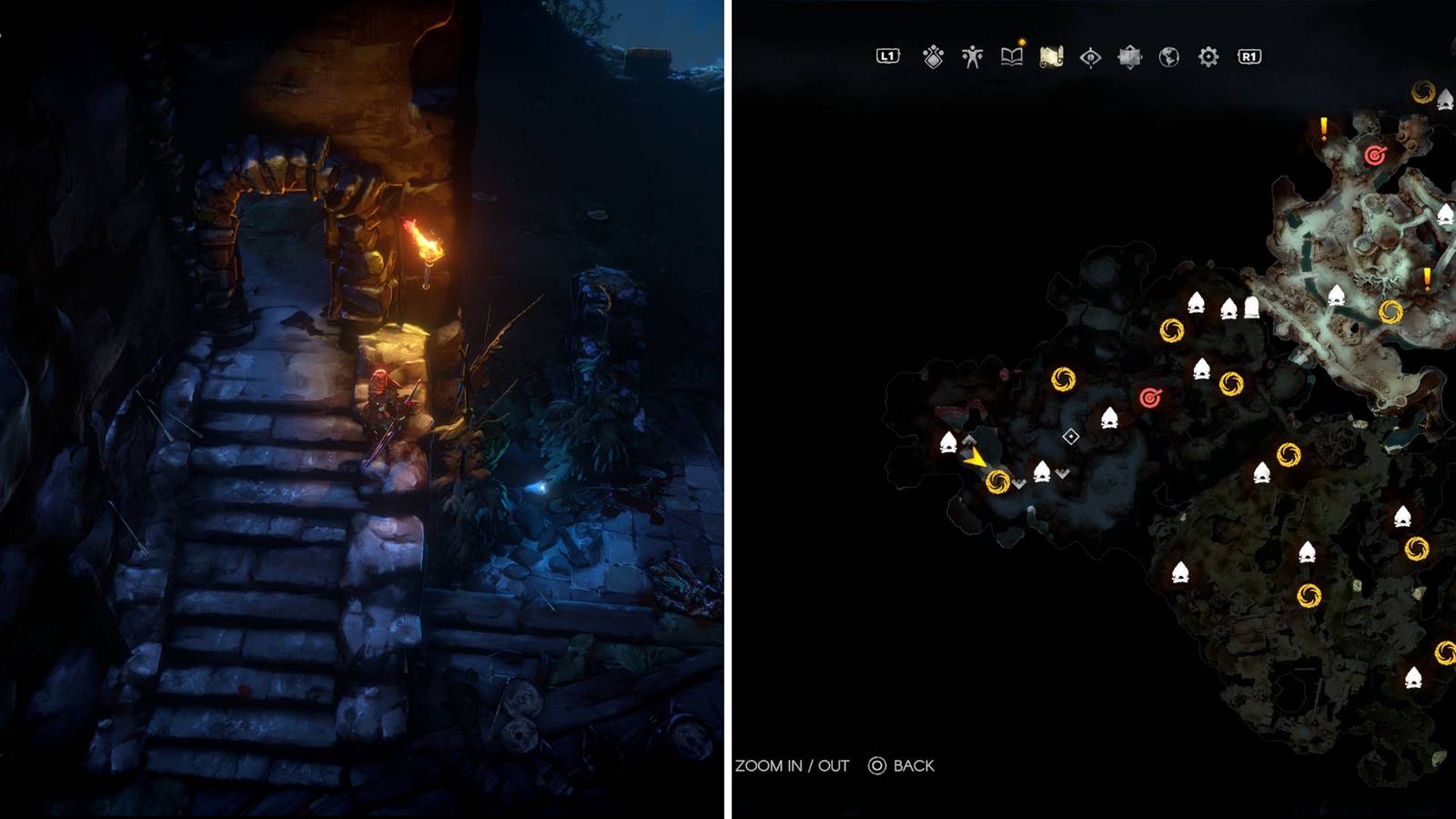
Task: Expand the downward chevron next to the center skull
Action: [x=1061, y=473]
